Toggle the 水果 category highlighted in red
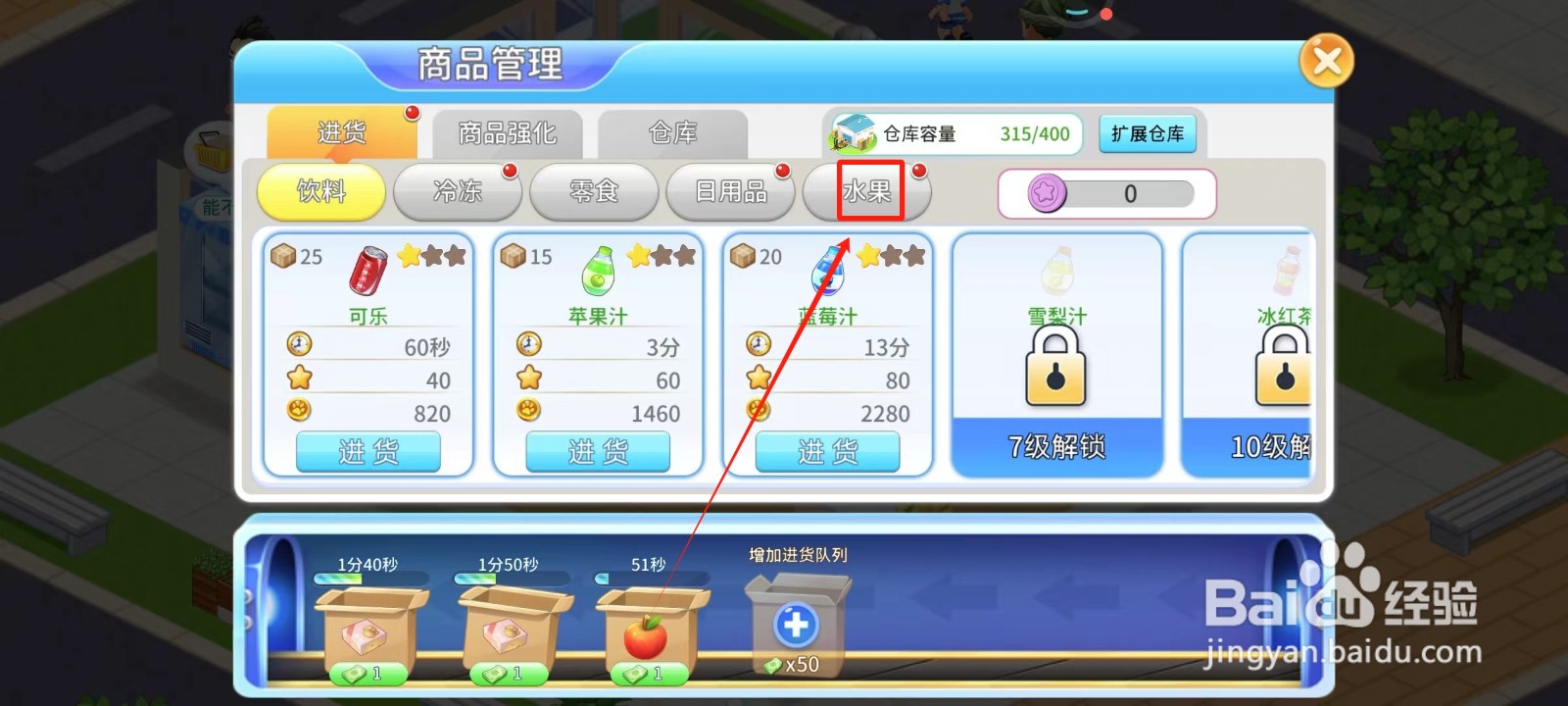Image resolution: width=1568 pixels, height=706 pixels. coord(866,192)
